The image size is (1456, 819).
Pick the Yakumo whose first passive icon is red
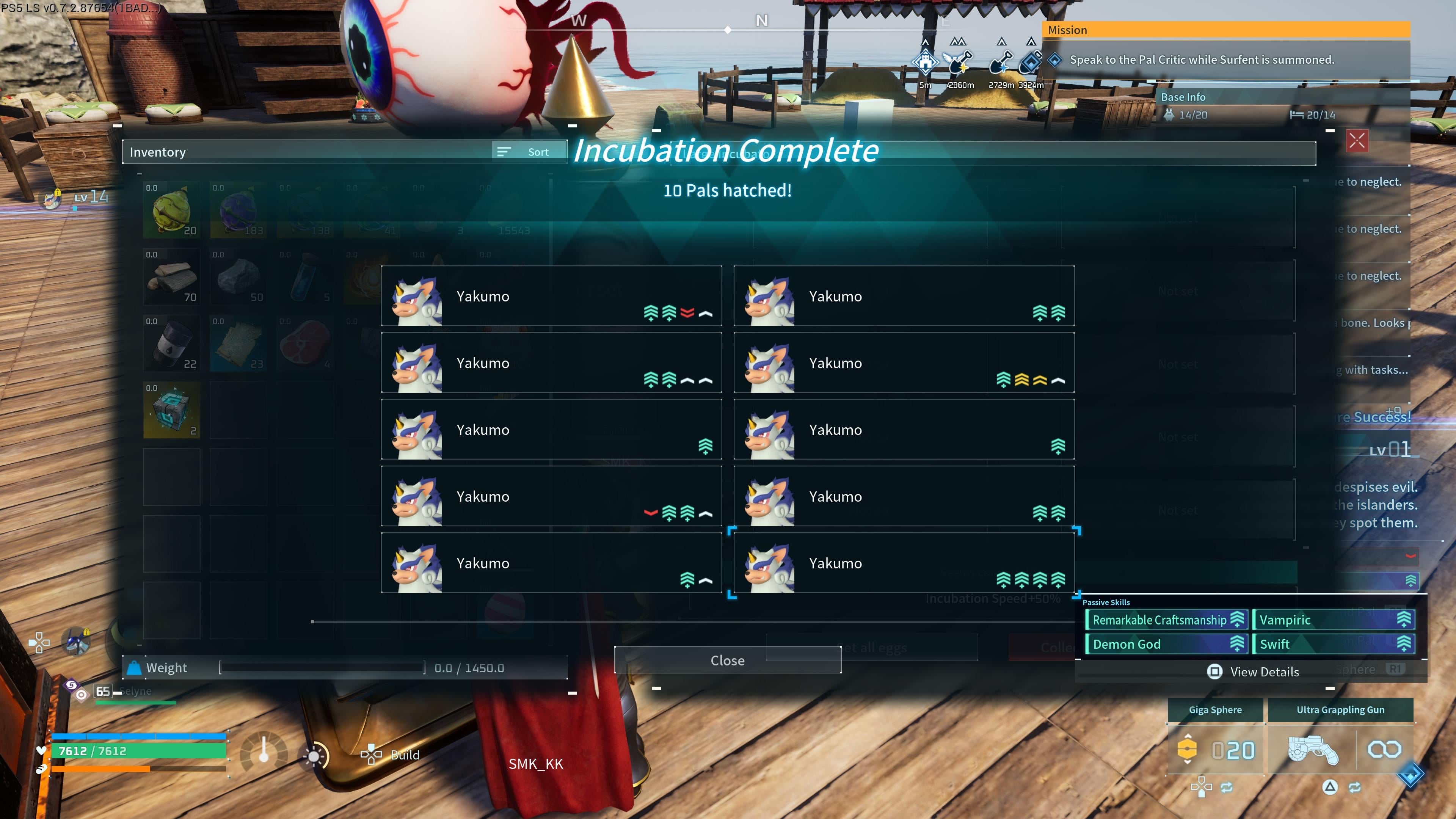pos(551,496)
